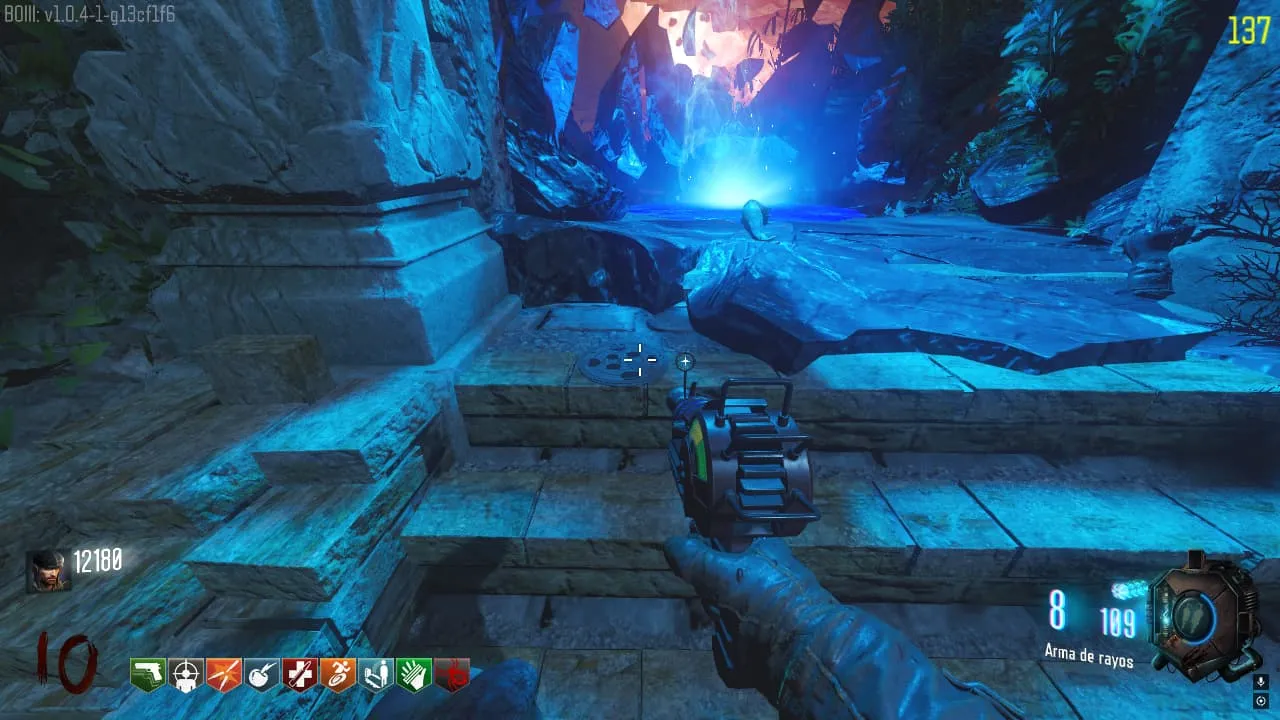Select the Deadshot Daiquiri crosshair perk icon
Viewport: 1280px width, 720px height.
(x=186, y=675)
